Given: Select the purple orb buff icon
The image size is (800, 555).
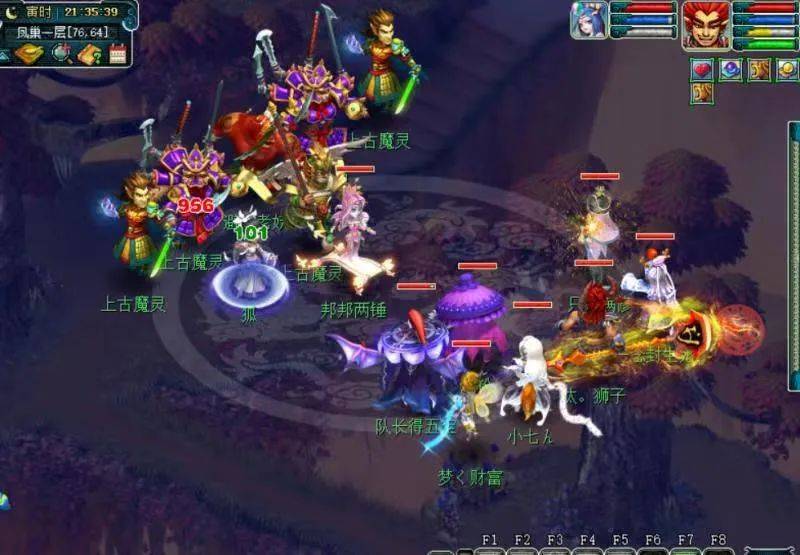Looking at the screenshot, I should tap(731, 69).
